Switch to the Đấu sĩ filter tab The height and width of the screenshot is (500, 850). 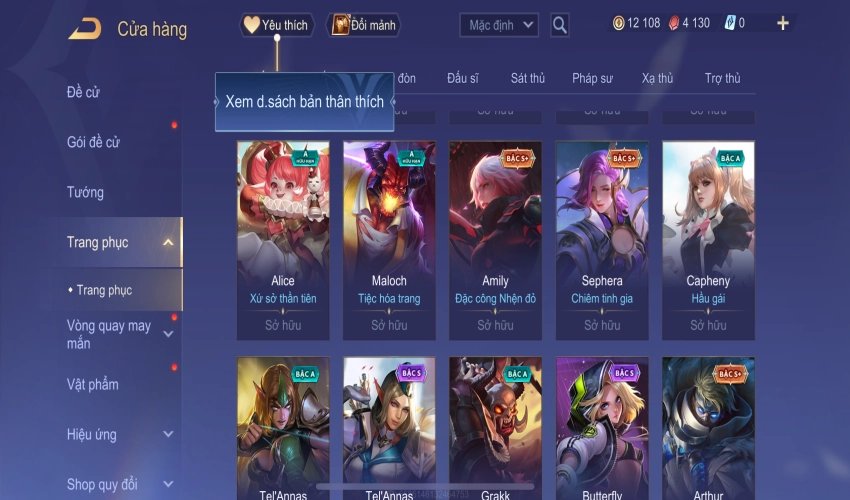463,78
